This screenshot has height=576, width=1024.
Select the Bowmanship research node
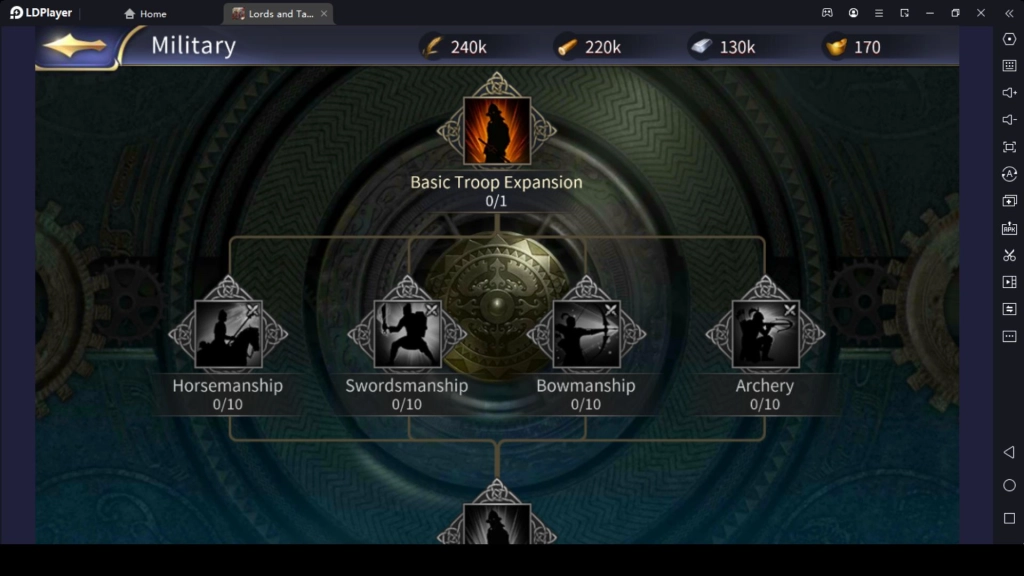click(x=586, y=334)
